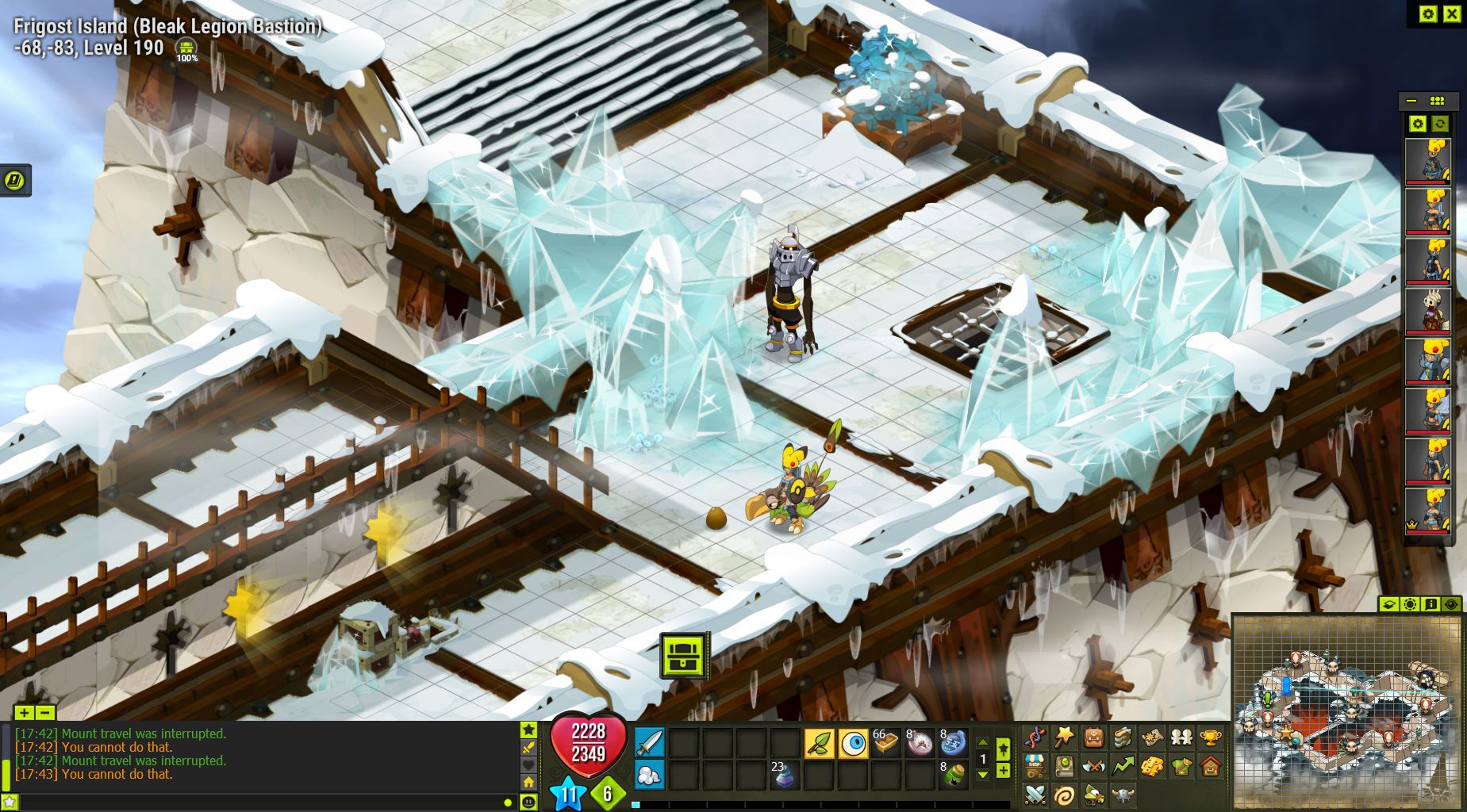Select the sword weapon attack slot

point(649,744)
